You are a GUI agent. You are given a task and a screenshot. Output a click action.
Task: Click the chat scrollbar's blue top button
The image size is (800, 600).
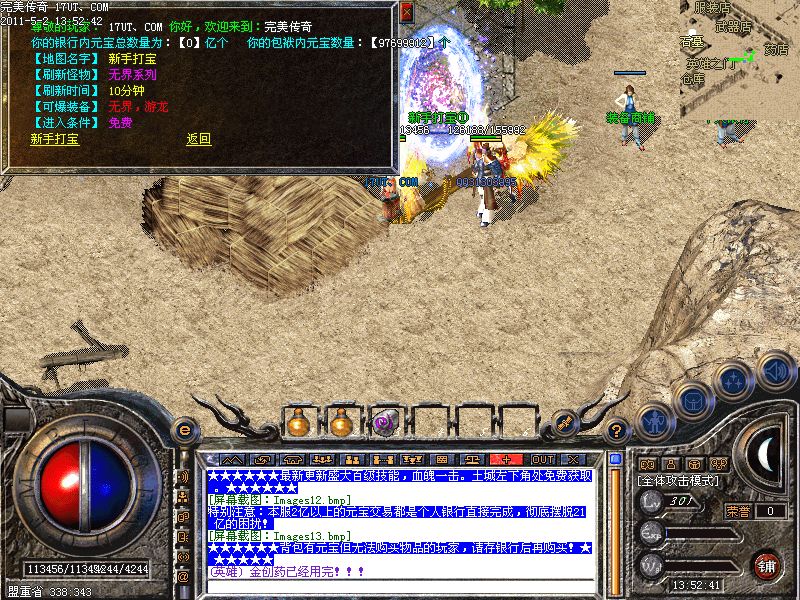click(616, 459)
